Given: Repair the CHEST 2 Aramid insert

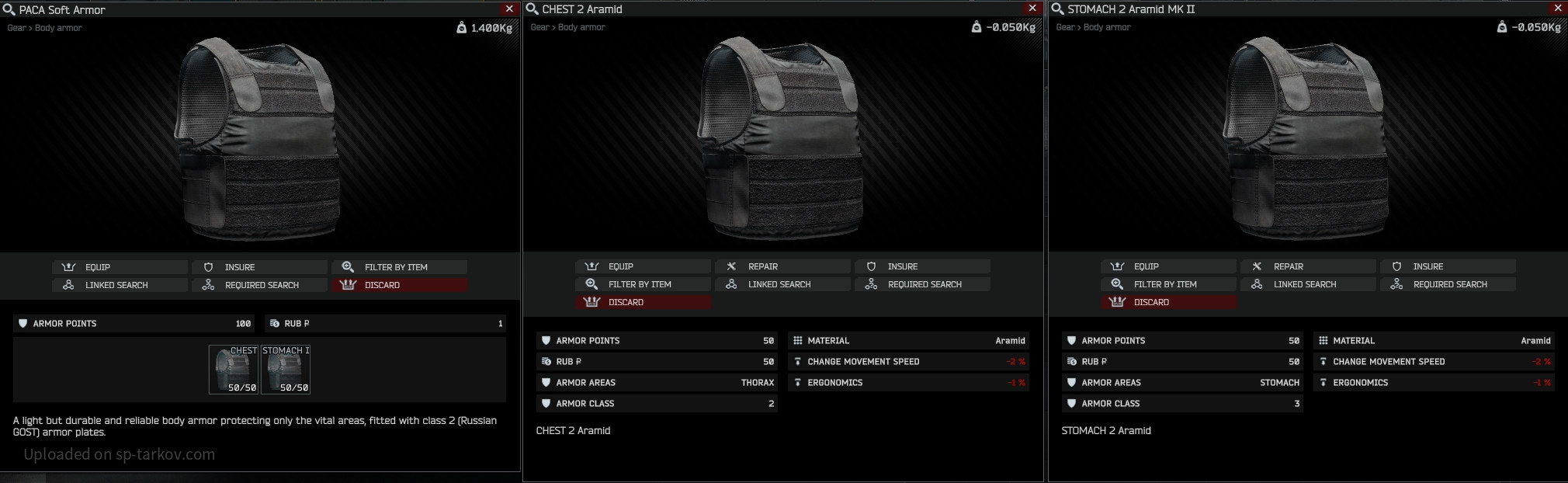Looking at the screenshot, I should [x=782, y=266].
